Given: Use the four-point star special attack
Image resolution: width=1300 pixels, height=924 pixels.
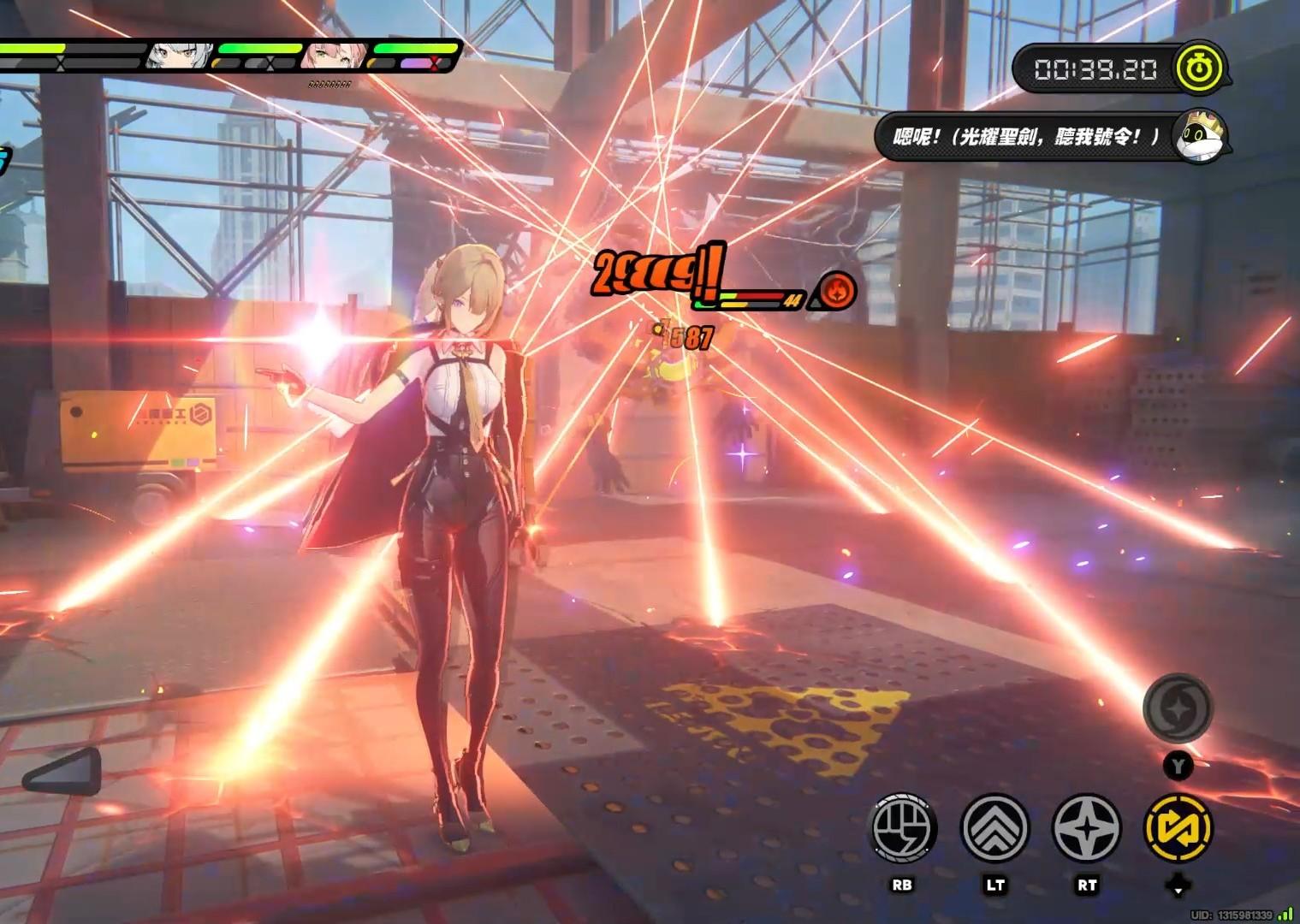Looking at the screenshot, I should (x=1086, y=827).
